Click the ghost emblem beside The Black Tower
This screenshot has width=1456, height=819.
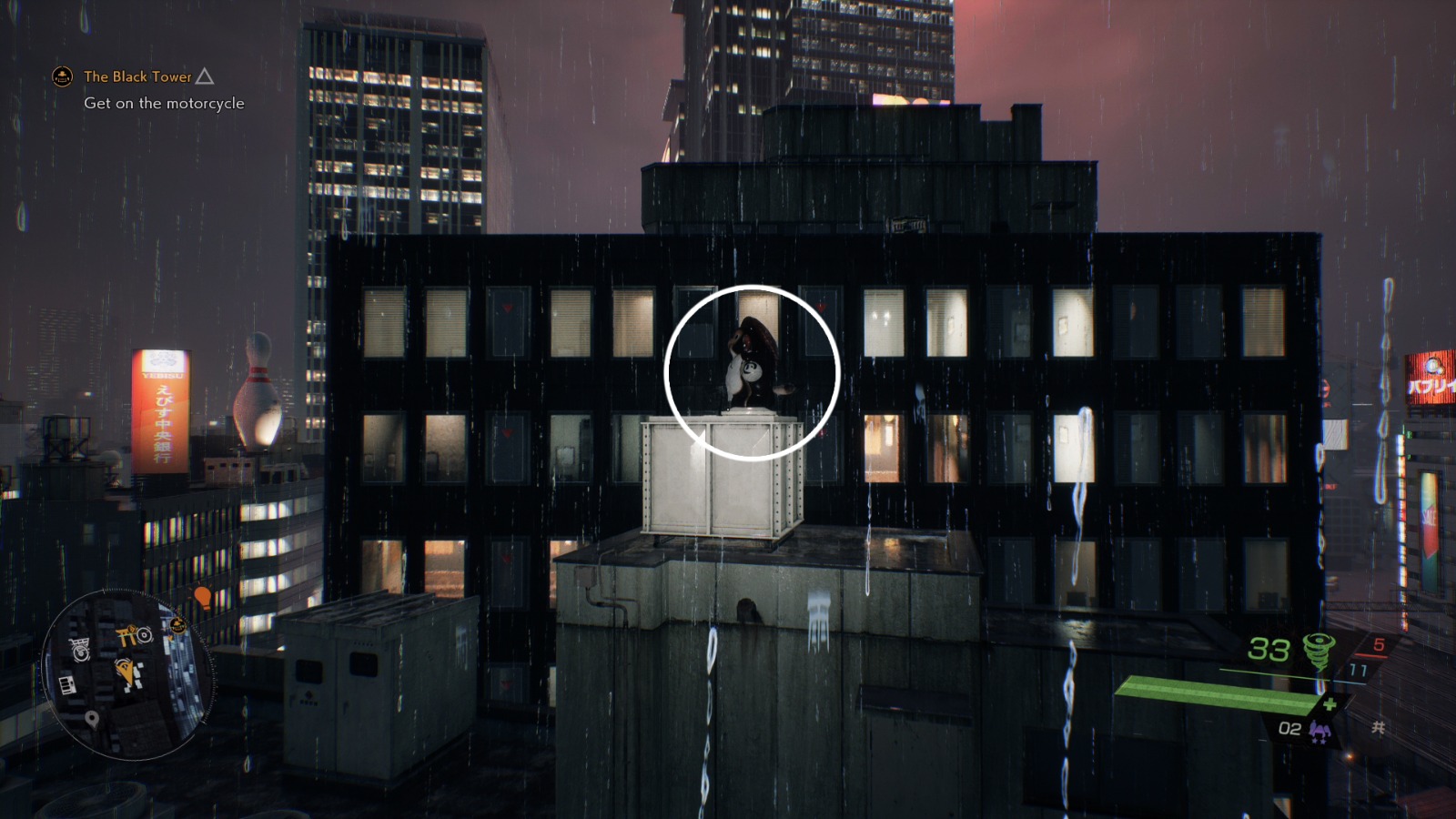tap(62, 77)
